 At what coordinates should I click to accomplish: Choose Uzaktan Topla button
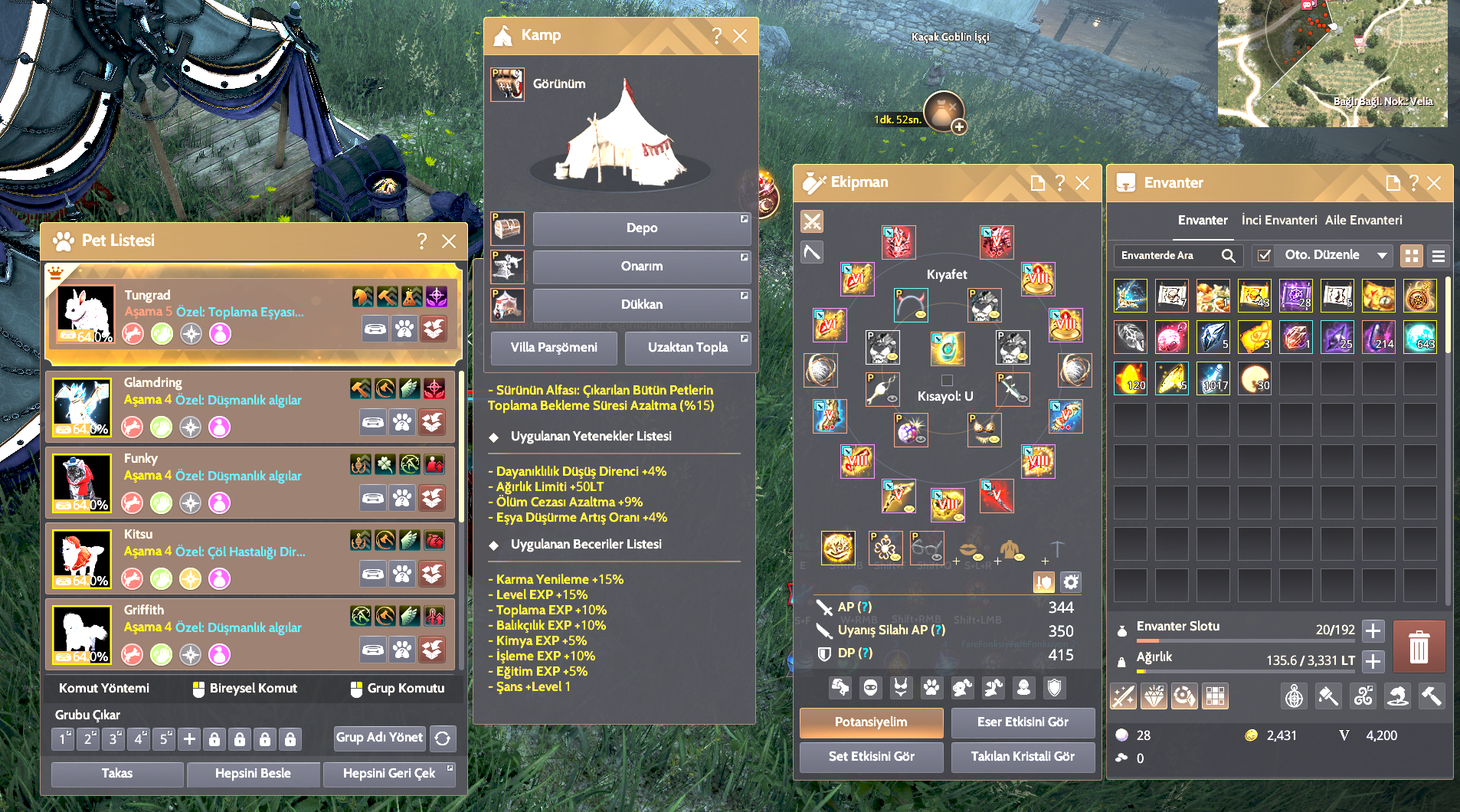click(x=687, y=348)
